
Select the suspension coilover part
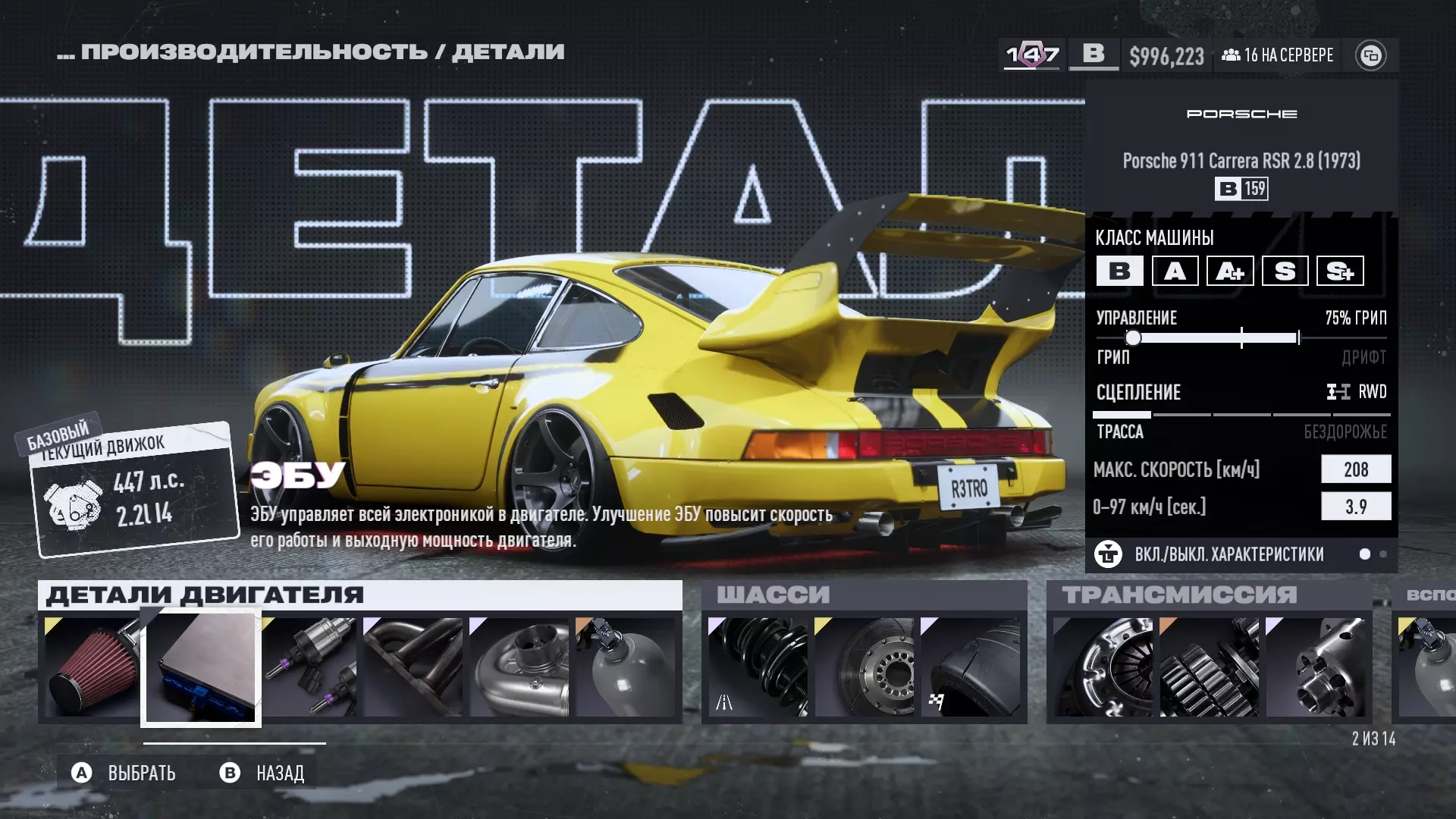coord(758,667)
